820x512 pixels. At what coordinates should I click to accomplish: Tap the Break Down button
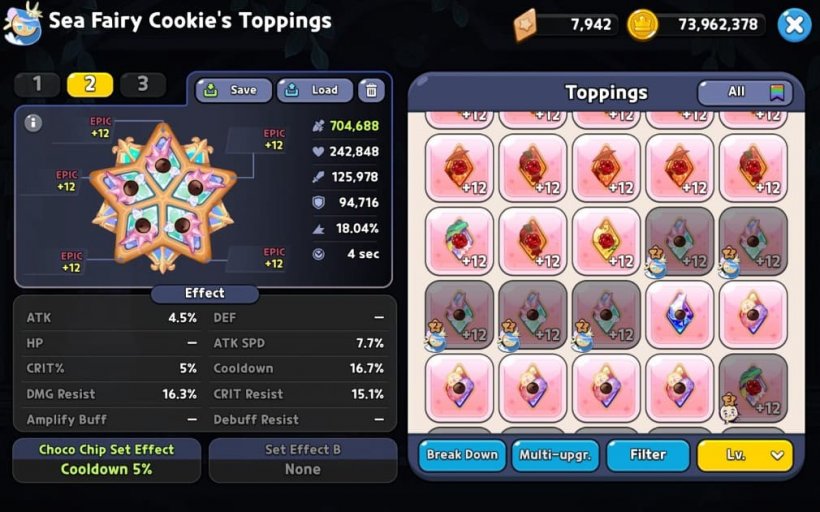(462, 455)
